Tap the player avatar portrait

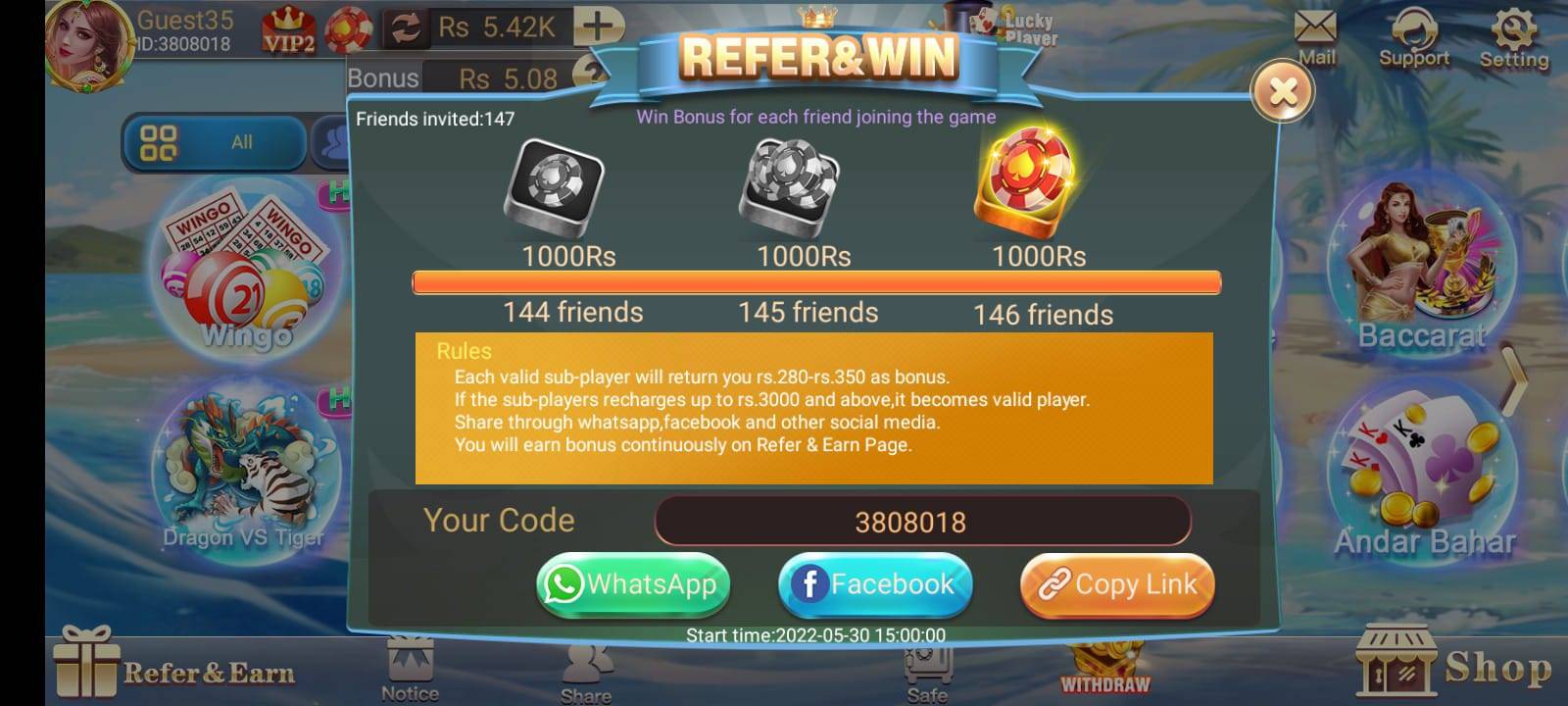88,44
